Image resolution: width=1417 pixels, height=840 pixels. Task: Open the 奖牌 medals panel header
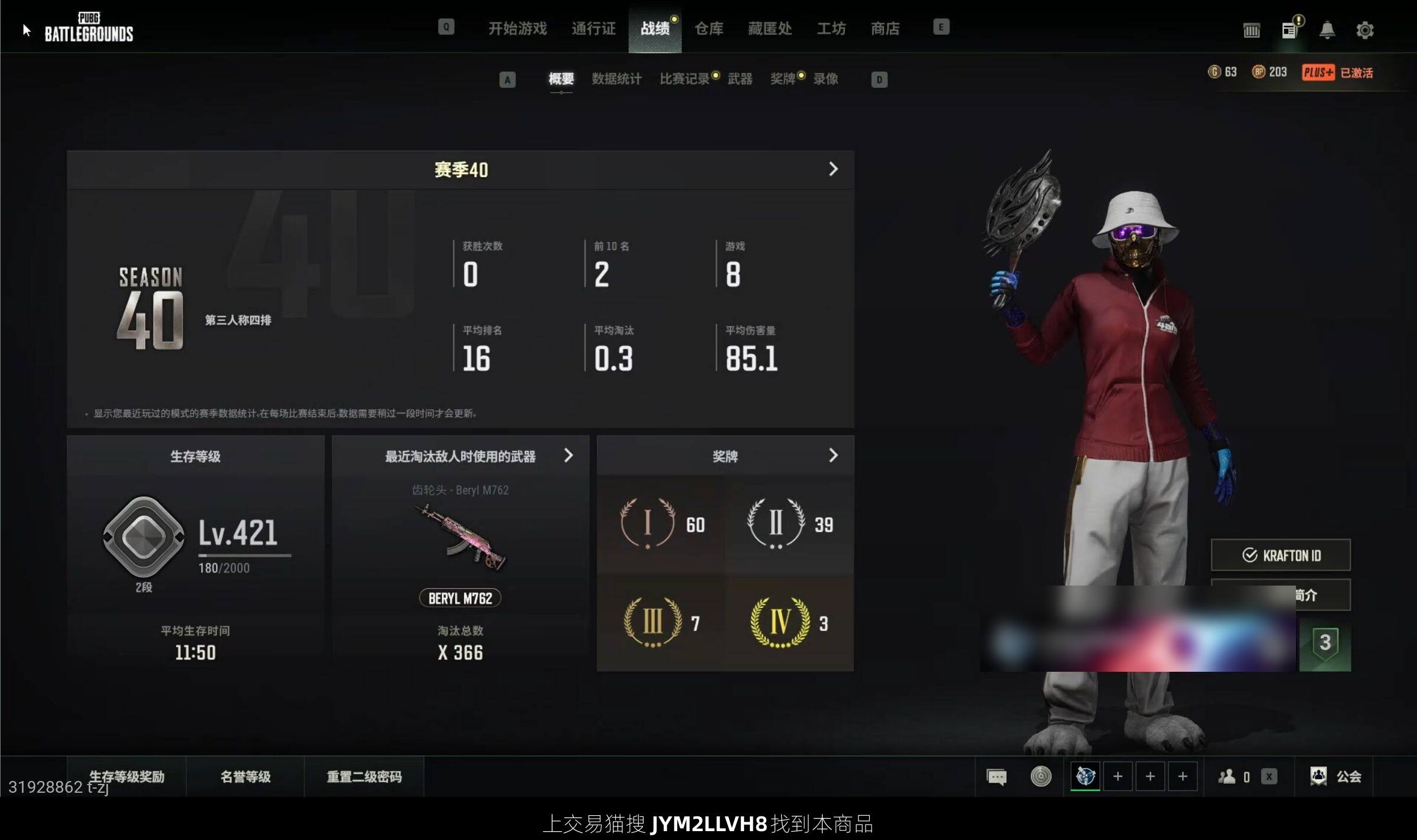(725, 456)
